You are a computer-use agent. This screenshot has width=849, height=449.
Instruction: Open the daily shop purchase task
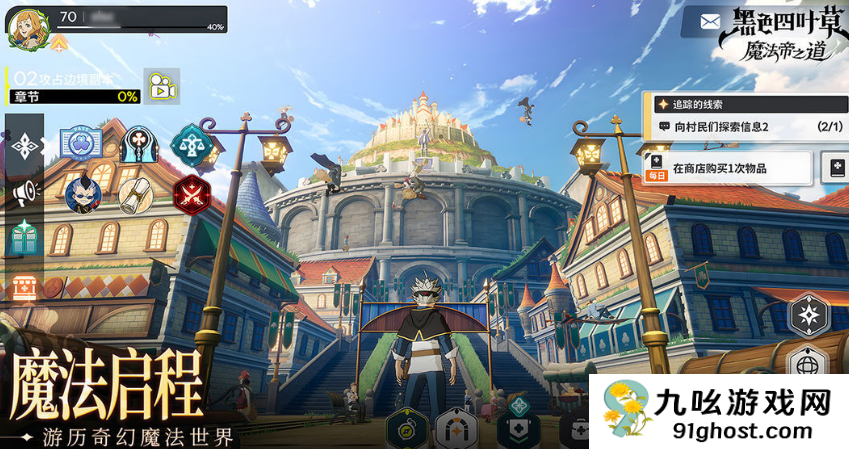727,168
